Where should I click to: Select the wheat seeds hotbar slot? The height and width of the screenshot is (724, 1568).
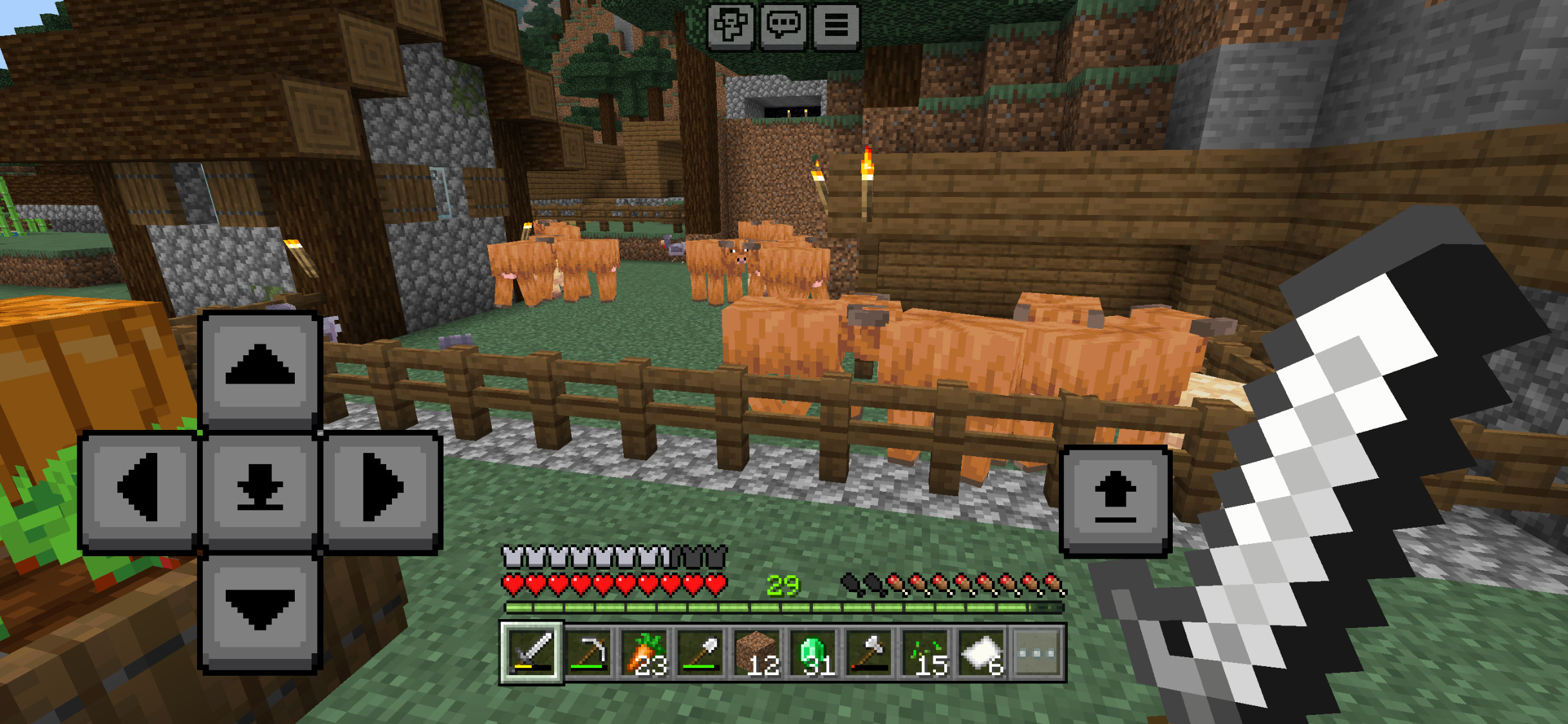pos(926,653)
